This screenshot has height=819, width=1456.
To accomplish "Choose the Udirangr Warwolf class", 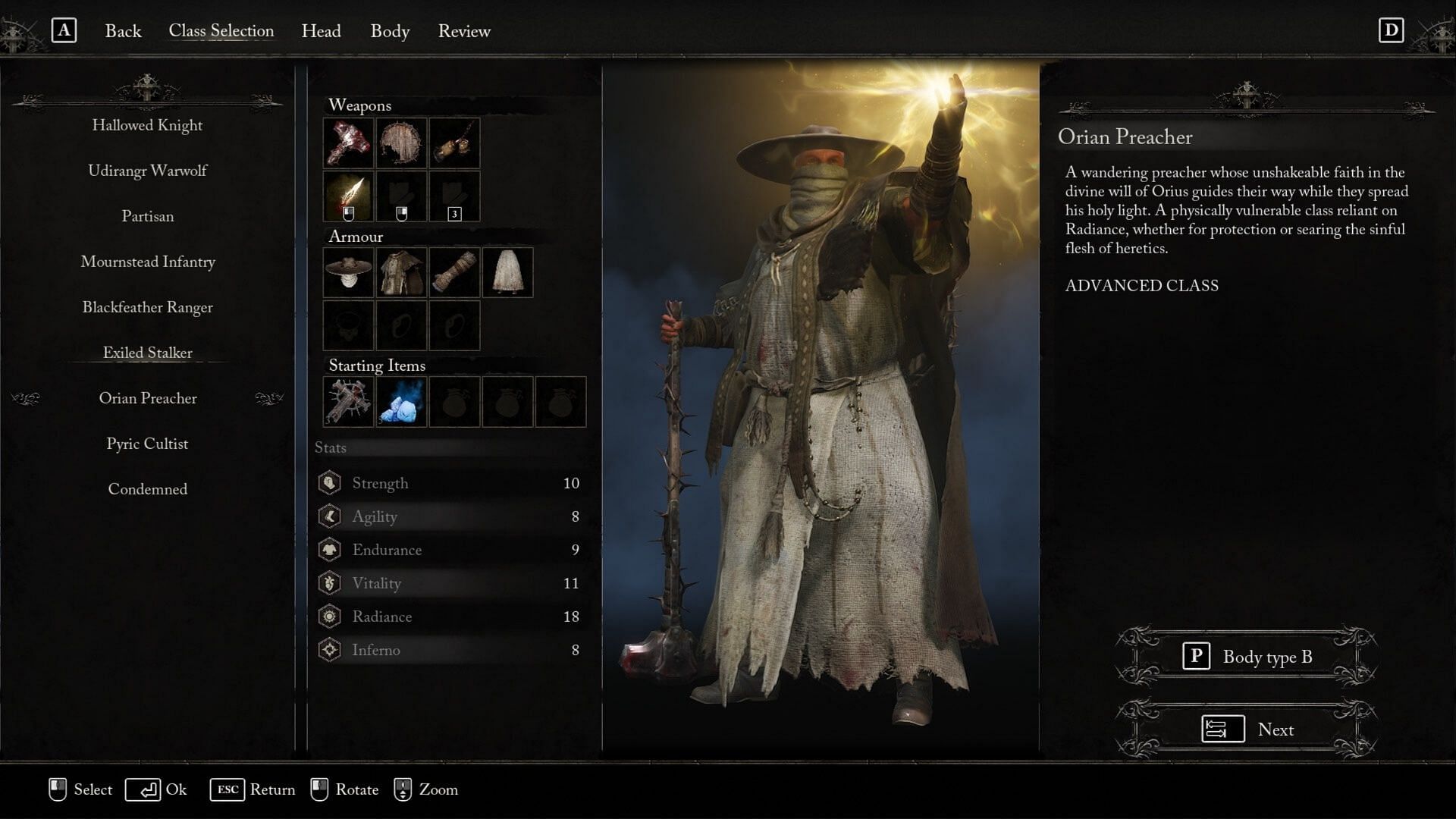I will coord(147,171).
